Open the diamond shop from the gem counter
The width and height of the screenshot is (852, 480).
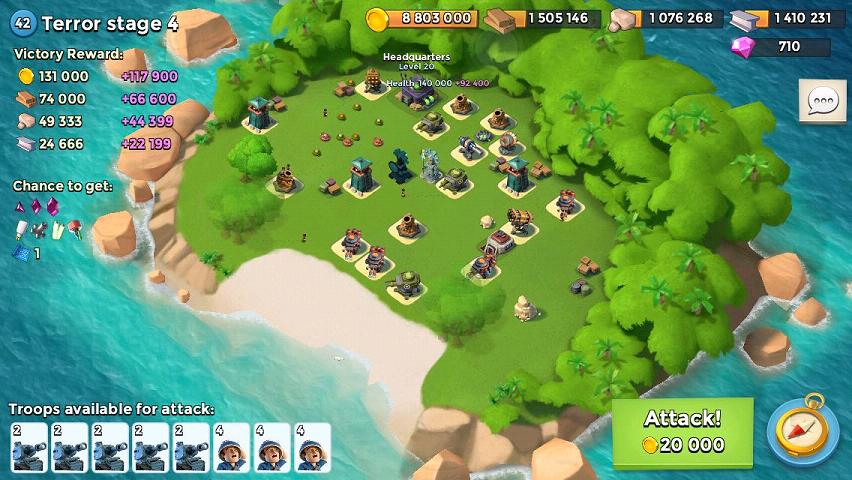(x=780, y=47)
